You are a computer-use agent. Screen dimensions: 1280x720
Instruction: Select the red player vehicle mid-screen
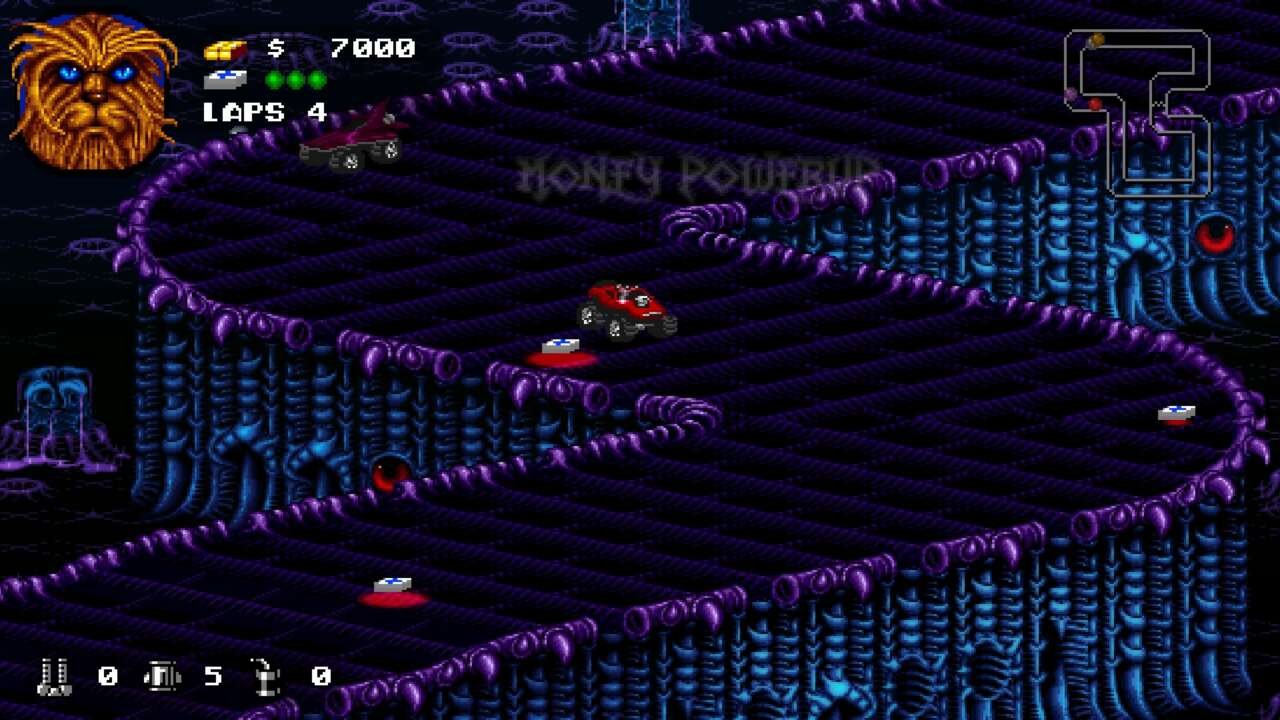pyautogui.click(x=625, y=305)
